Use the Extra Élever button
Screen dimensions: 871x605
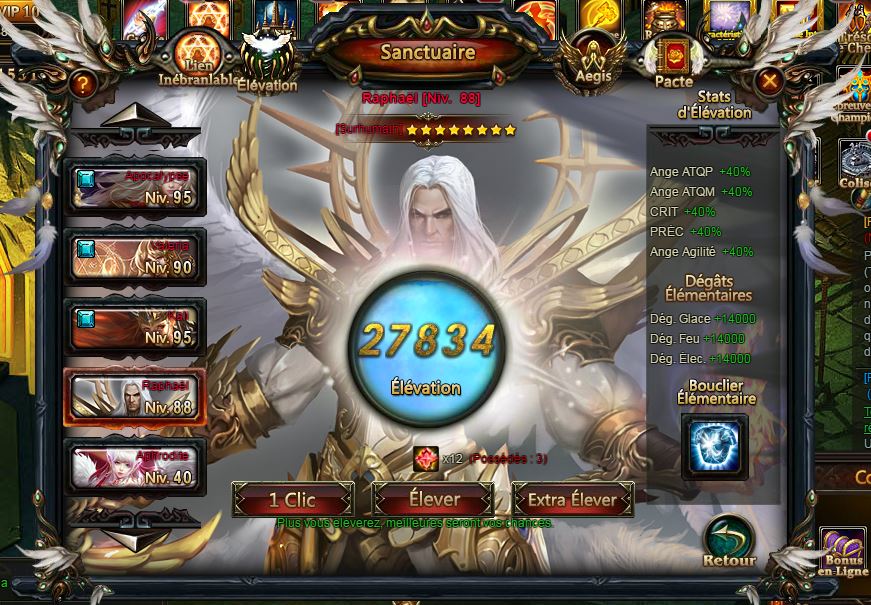[x=574, y=499]
